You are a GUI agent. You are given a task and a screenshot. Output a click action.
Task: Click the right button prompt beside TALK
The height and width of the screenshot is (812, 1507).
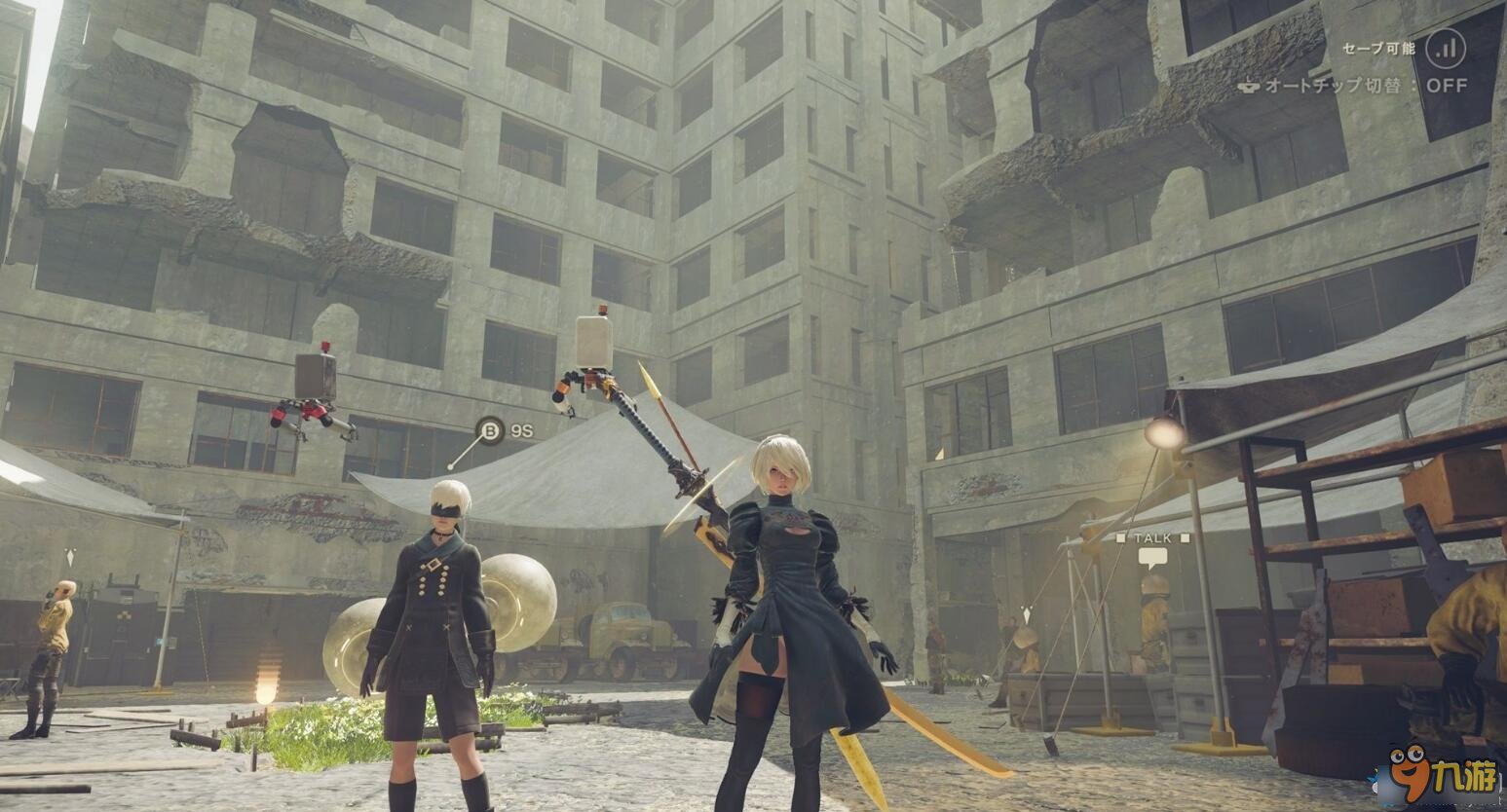1185,537
